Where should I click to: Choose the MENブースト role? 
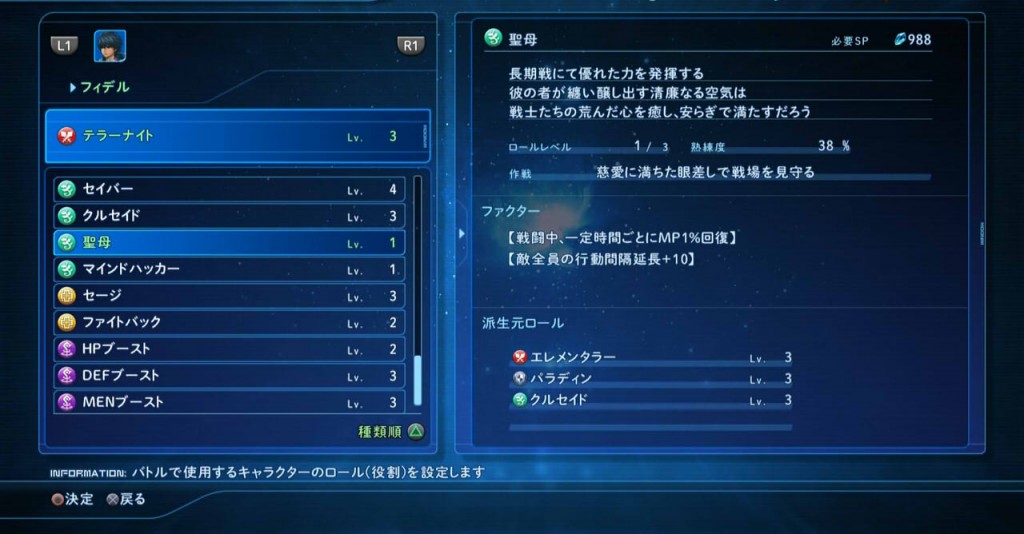point(229,402)
